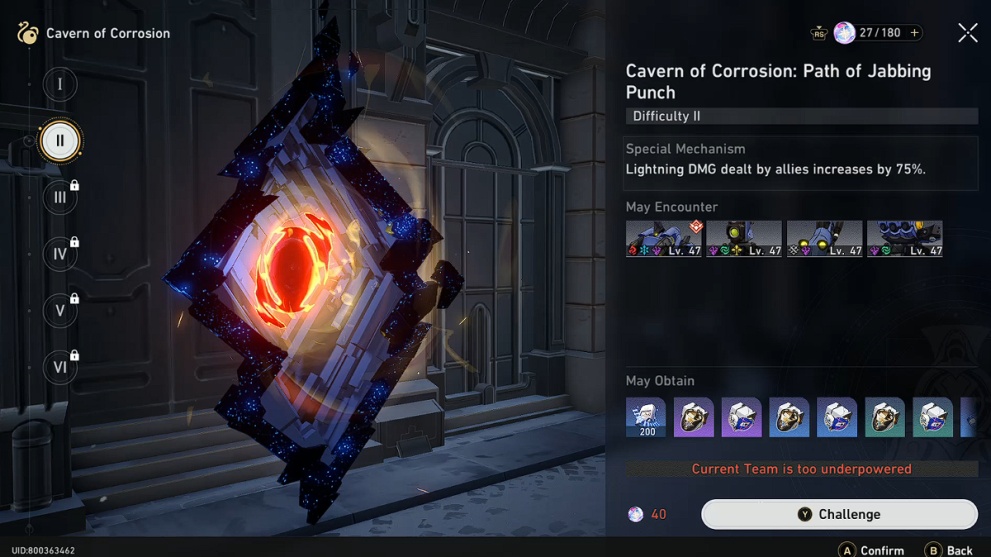Inspect the green-rarity white helmet relic reward
Image resolution: width=991 pixels, height=557 pixels.
tap(932, 417)
